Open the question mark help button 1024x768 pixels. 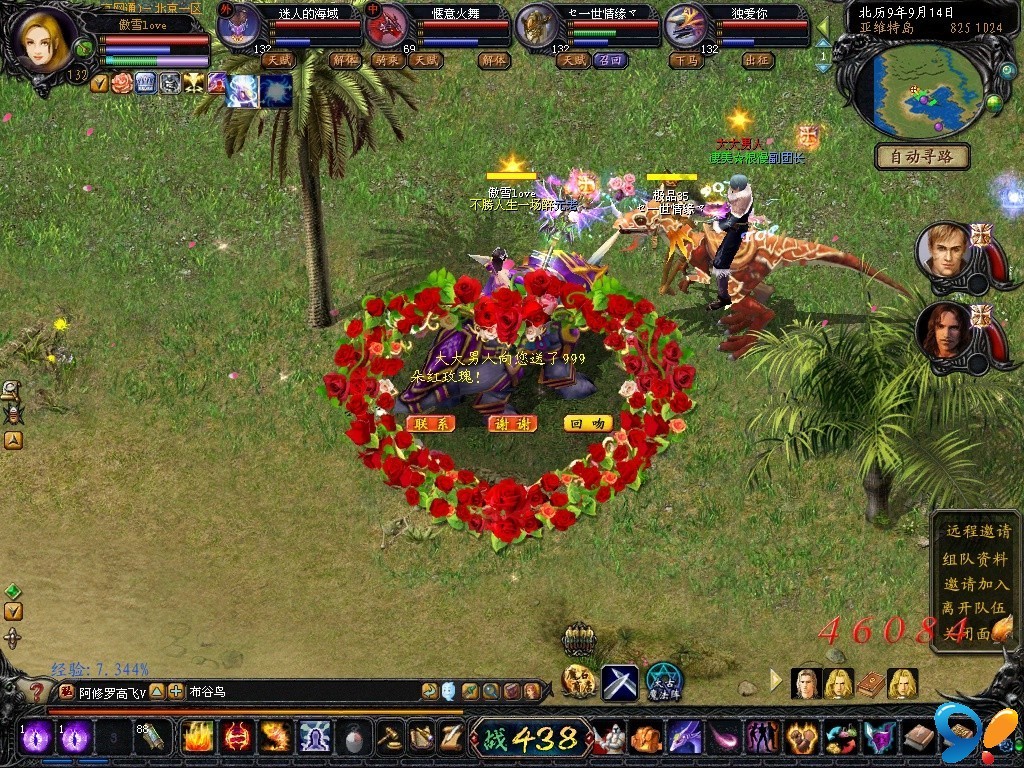36,692
